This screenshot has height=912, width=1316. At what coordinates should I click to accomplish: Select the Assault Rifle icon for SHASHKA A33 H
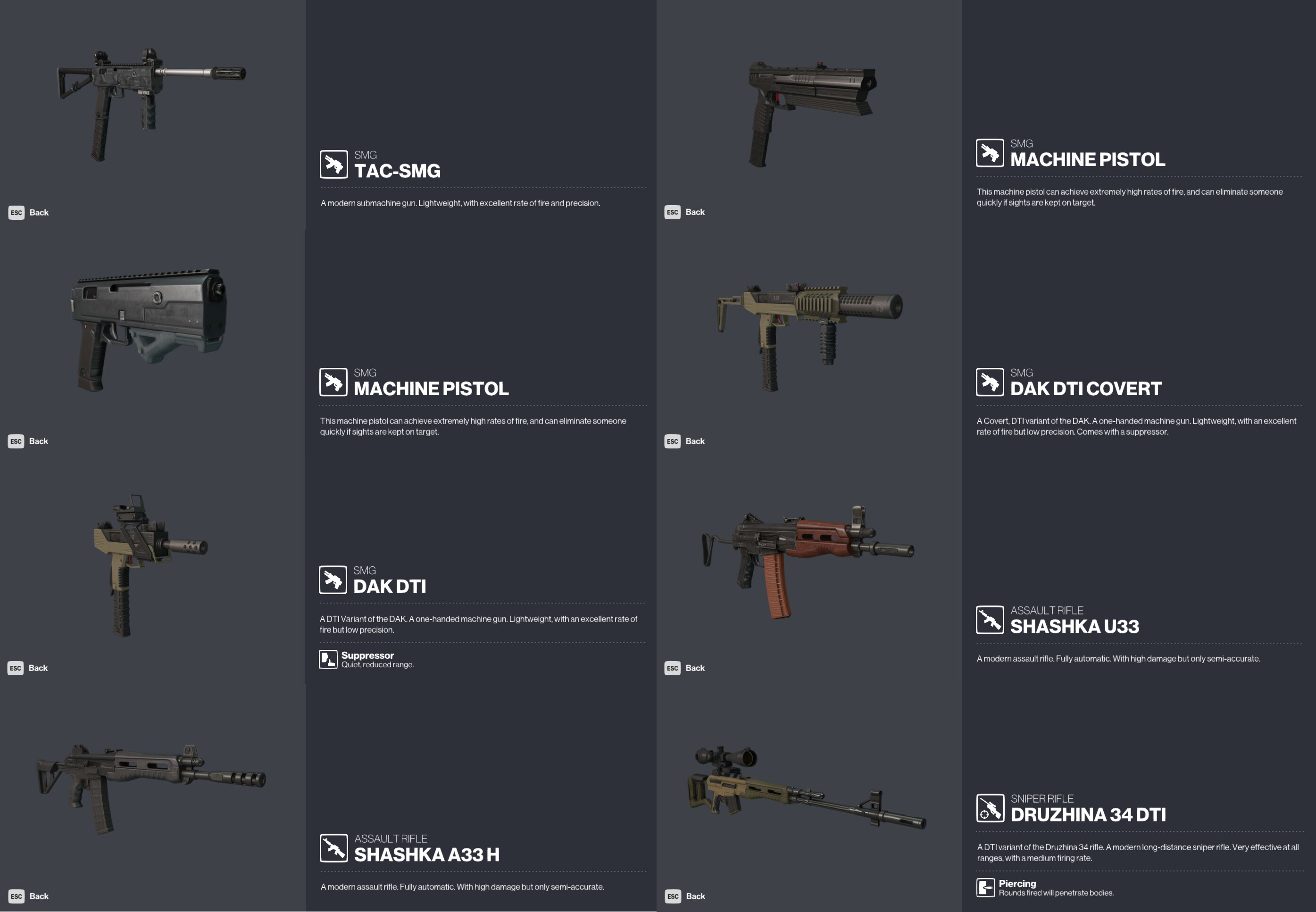point(333,846)
